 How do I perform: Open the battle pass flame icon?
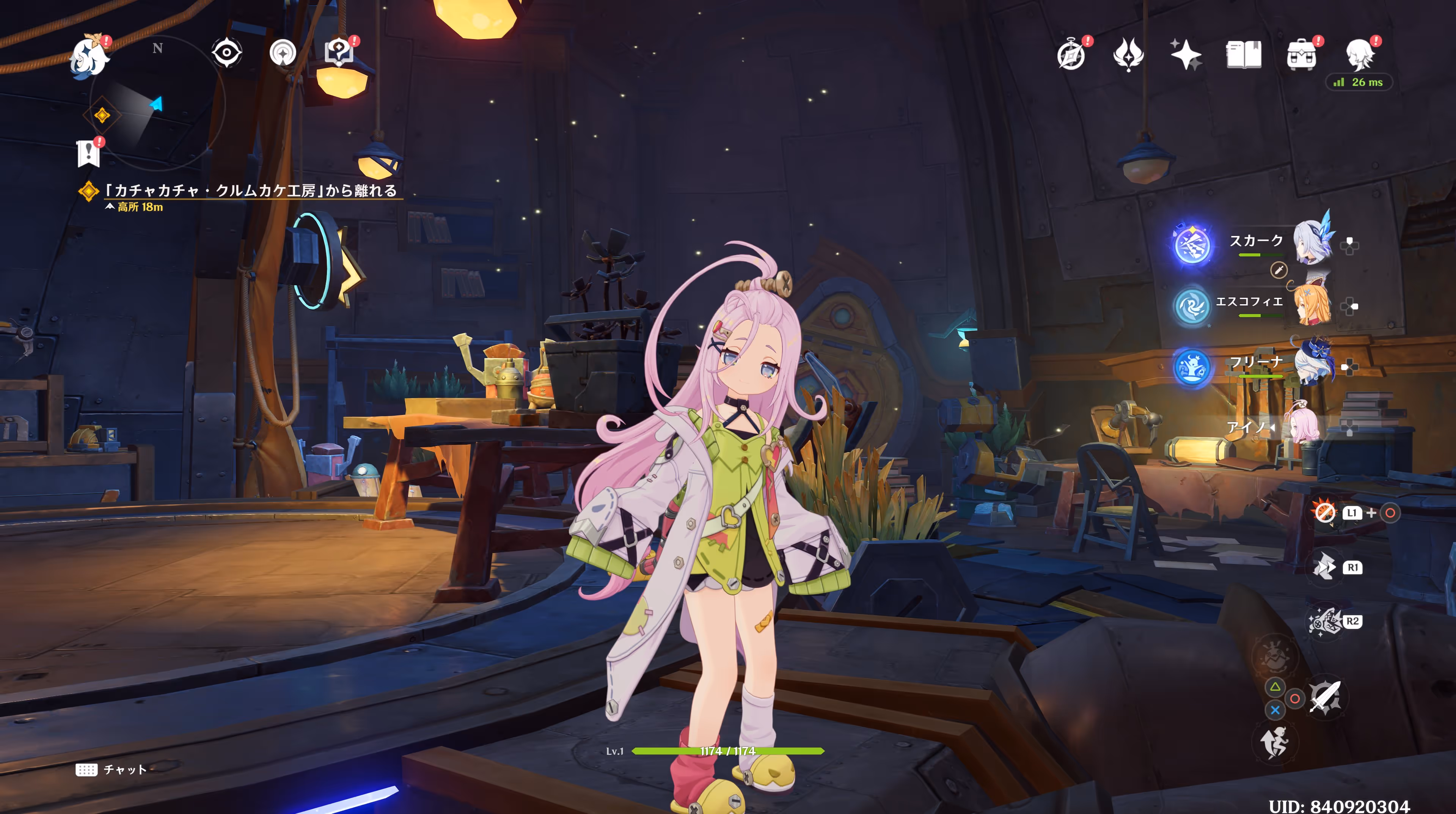click(x=1128, y=55)
